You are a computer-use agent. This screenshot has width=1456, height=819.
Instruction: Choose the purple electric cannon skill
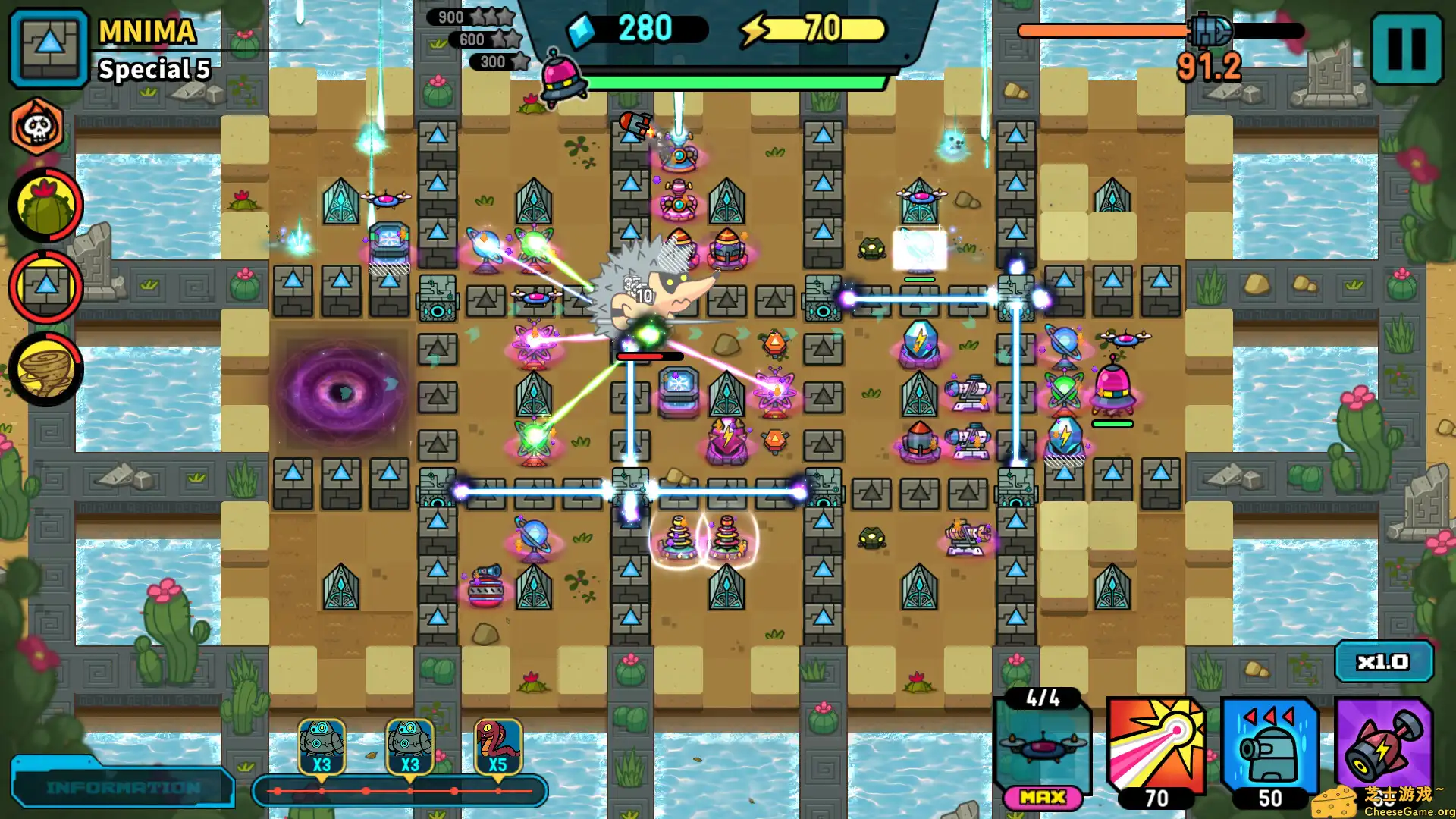click(1385, 747)
